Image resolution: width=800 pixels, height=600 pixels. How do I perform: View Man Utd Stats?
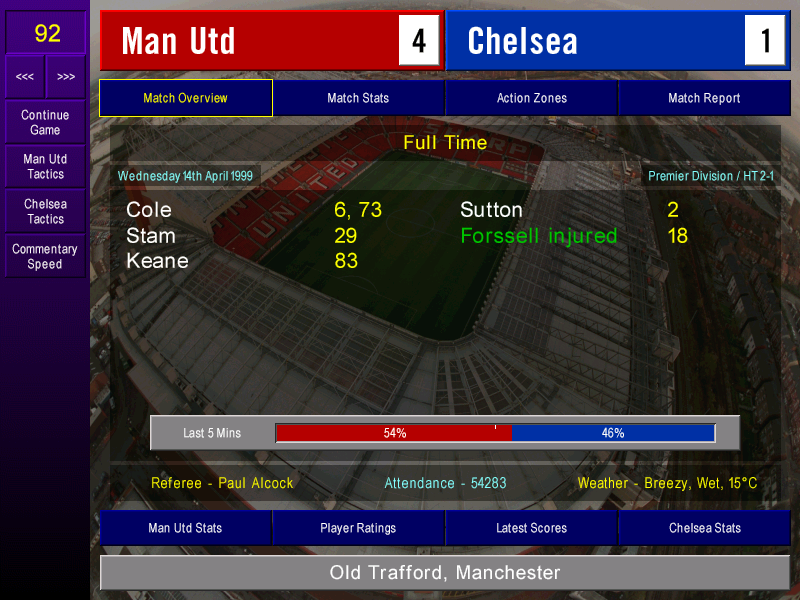185,528
